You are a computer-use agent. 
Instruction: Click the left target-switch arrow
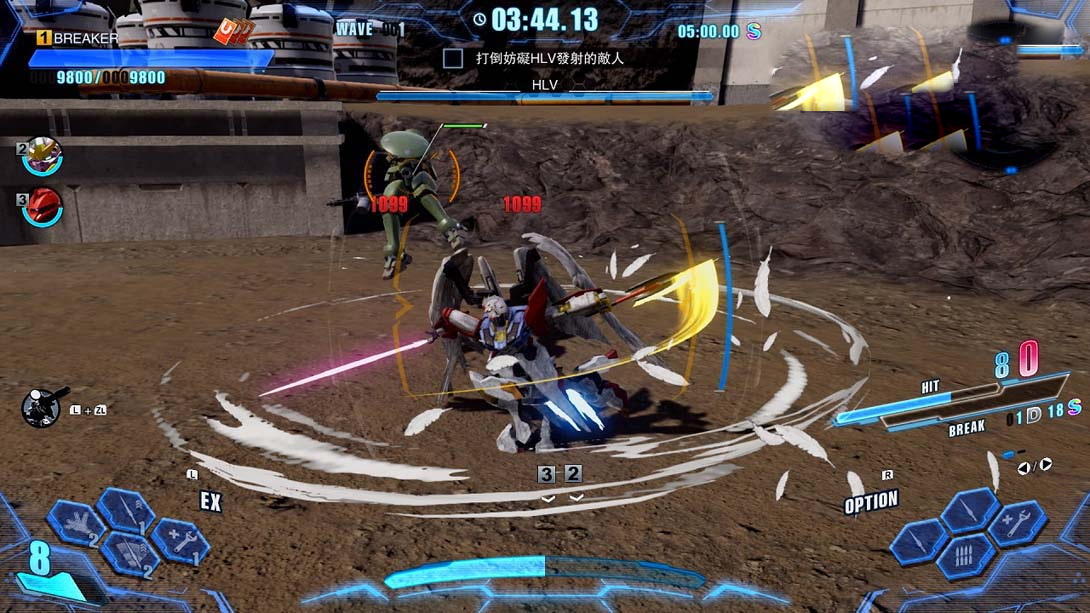pos(1023,467)
